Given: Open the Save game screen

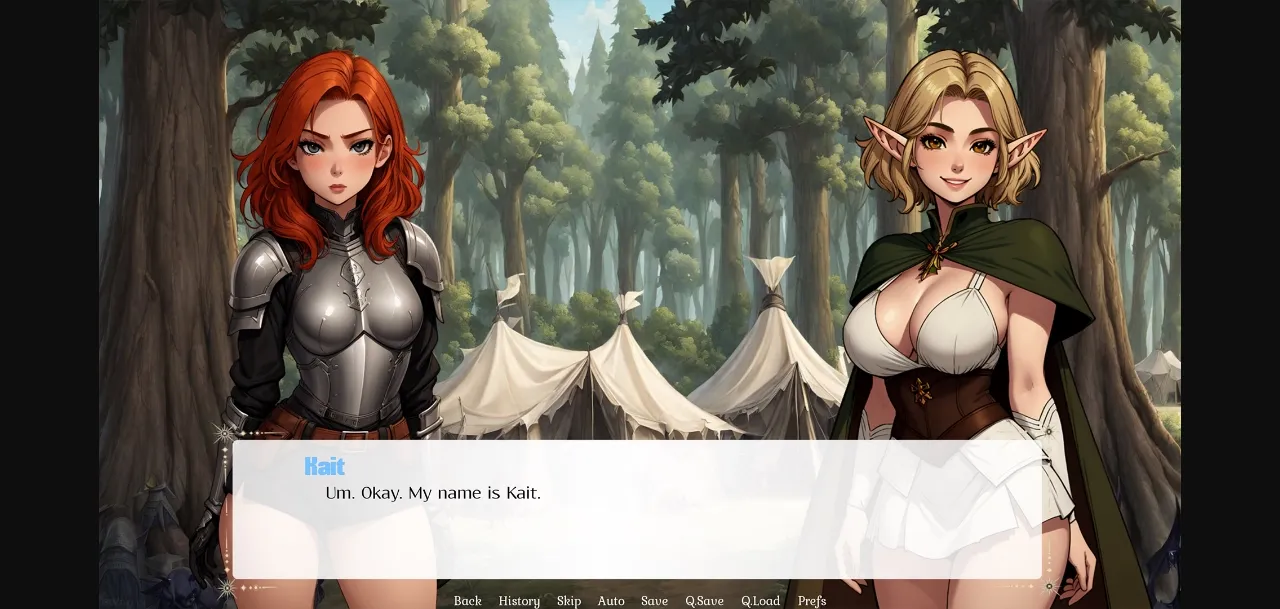Looking at the screenshot, I should click(x=654, y=601).
